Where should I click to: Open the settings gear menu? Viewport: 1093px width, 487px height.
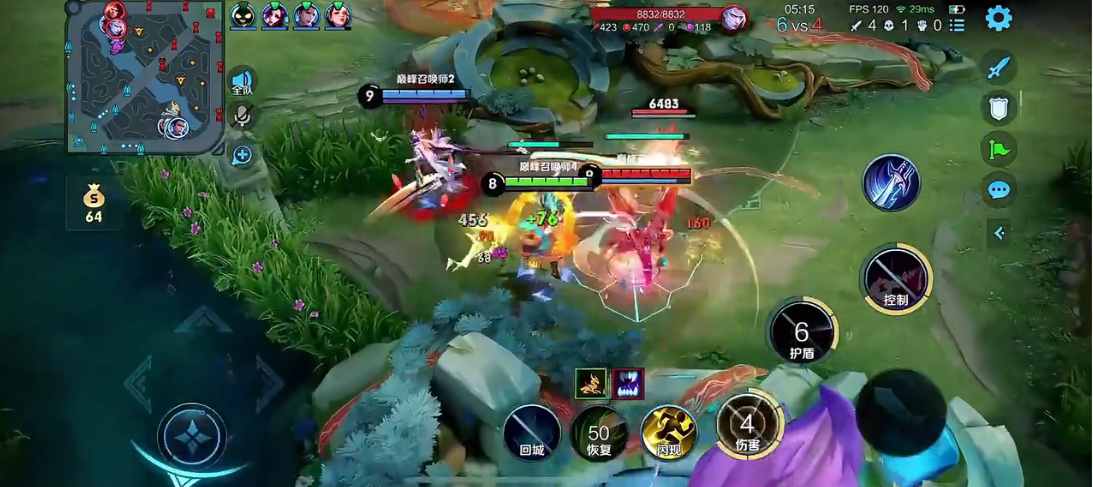998,18
